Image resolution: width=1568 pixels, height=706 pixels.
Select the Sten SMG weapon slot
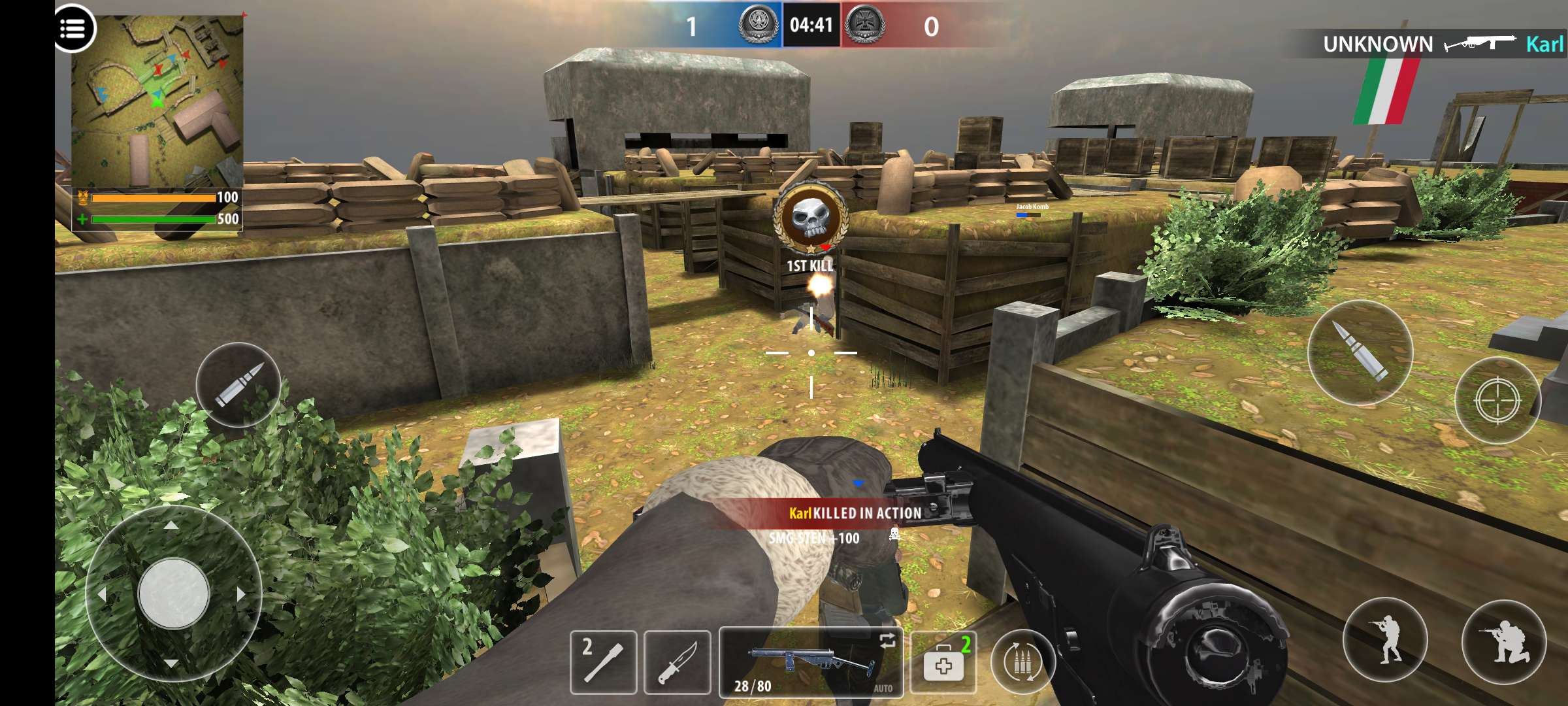pos(810,662)
